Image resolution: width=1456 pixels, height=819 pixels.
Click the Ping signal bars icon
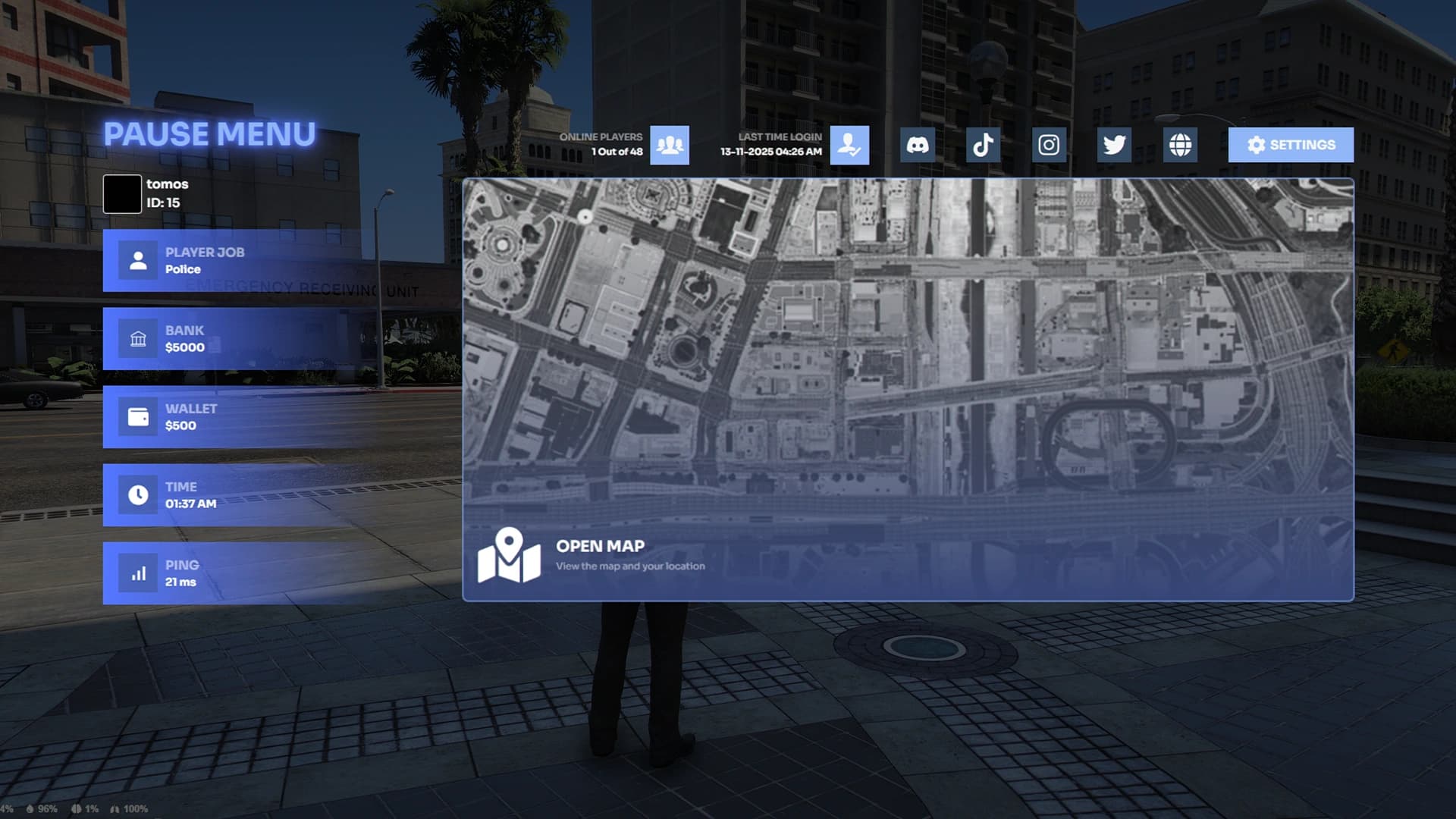point(137,574)
